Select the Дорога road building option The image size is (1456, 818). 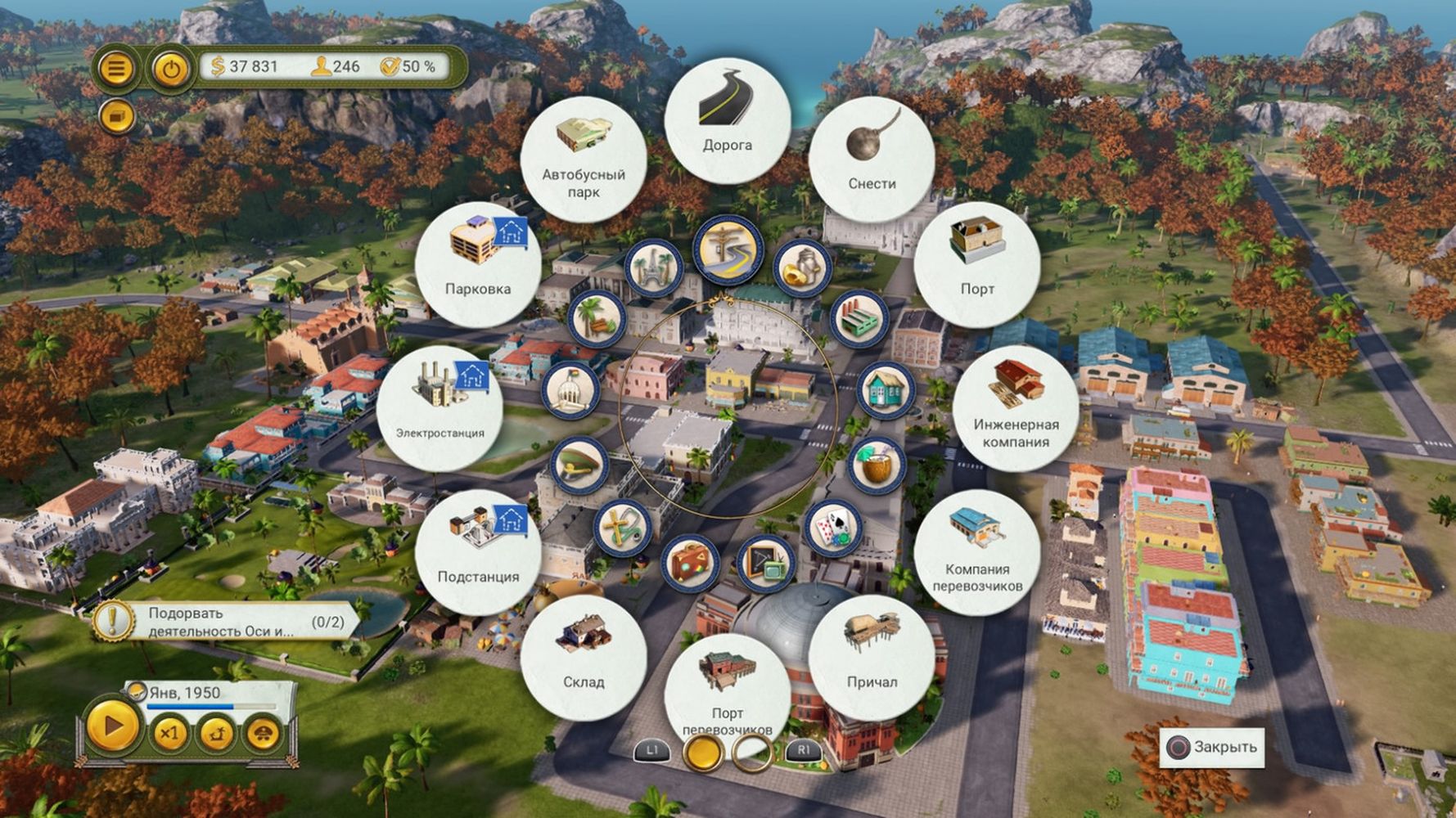(x=727, y=121)
